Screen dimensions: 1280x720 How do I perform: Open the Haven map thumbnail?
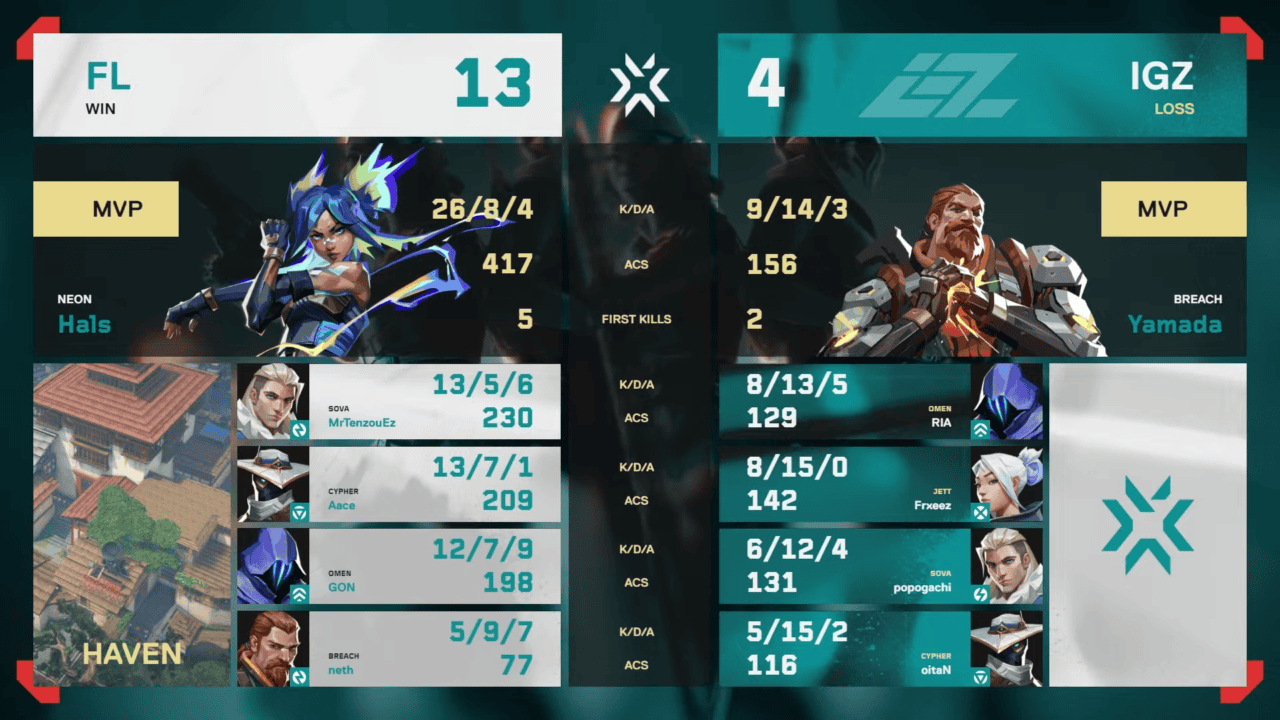(x=131, y=524)
